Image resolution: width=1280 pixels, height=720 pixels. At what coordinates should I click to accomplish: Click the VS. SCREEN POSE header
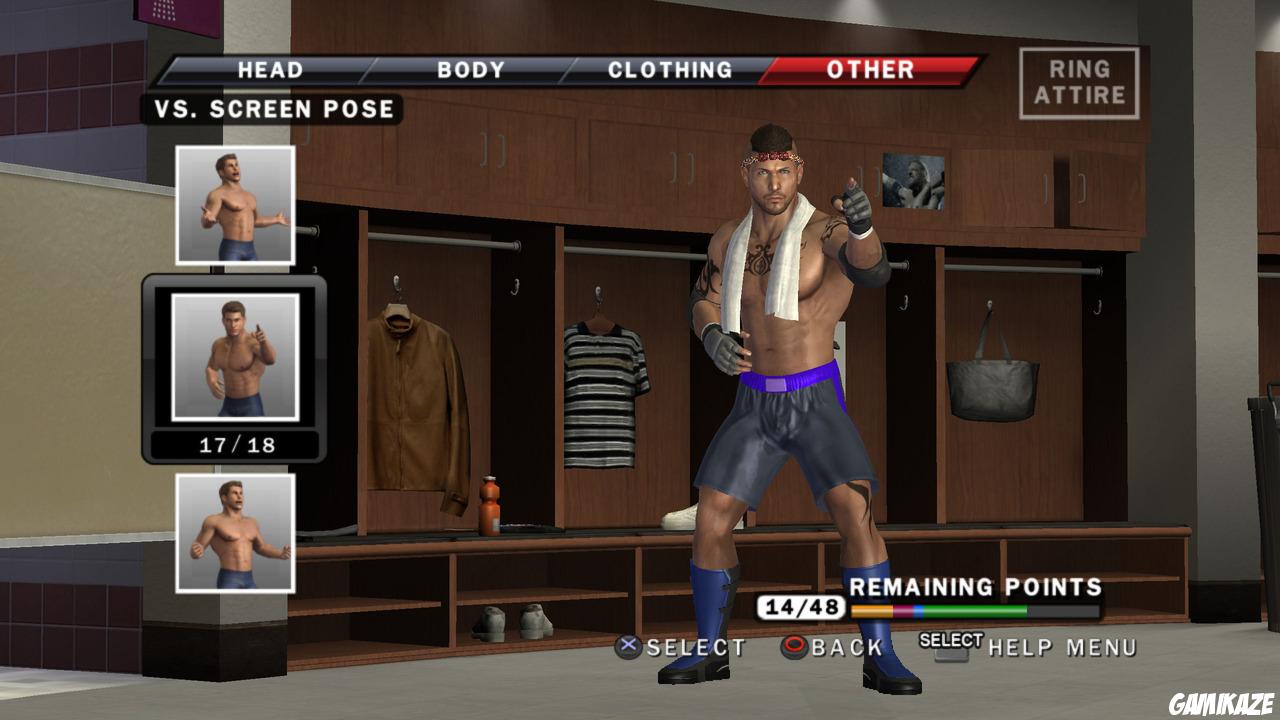pyautogui.click(x=278, y=110)
